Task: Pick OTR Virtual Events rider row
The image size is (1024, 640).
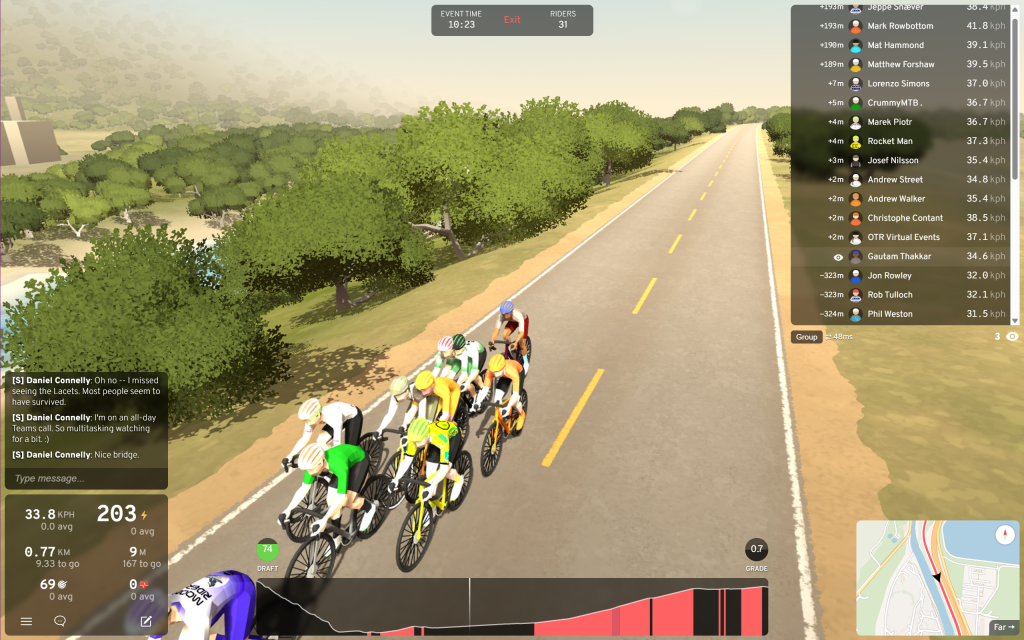Action: pyautogui.click(x=903, y=237)
